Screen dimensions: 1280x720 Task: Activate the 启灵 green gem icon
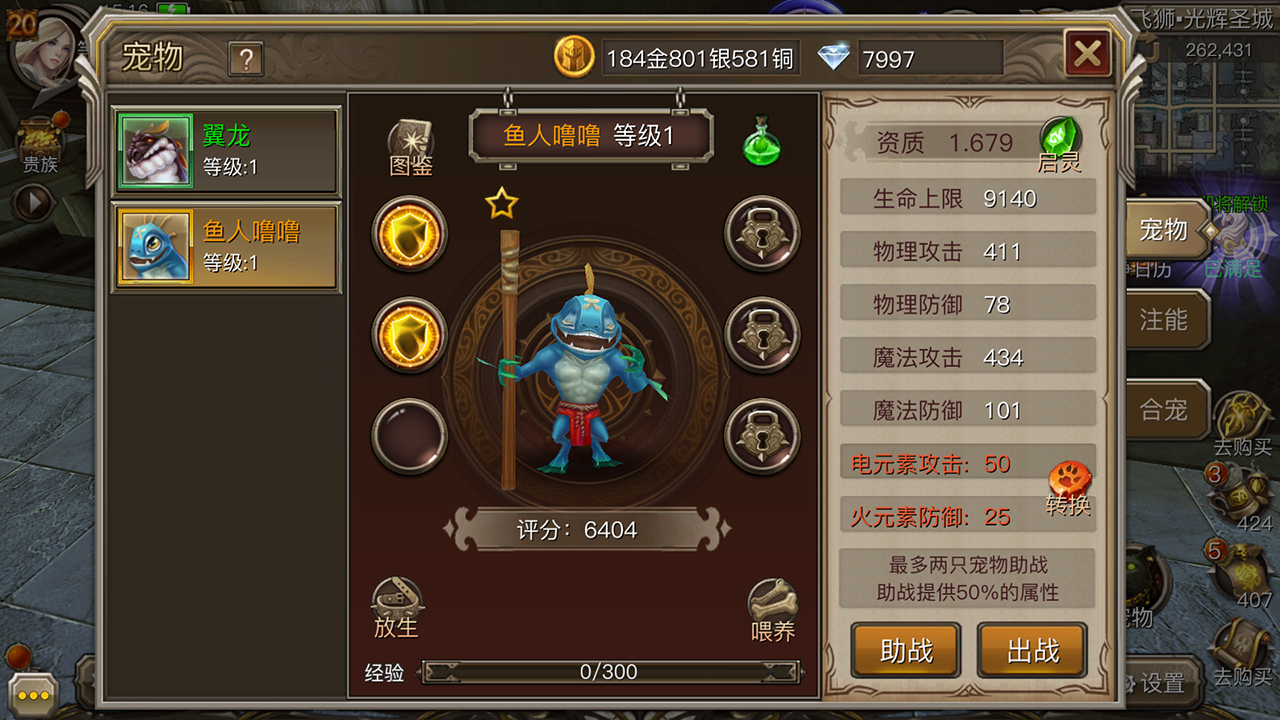pyautogui.click(x=1060, y=143)
